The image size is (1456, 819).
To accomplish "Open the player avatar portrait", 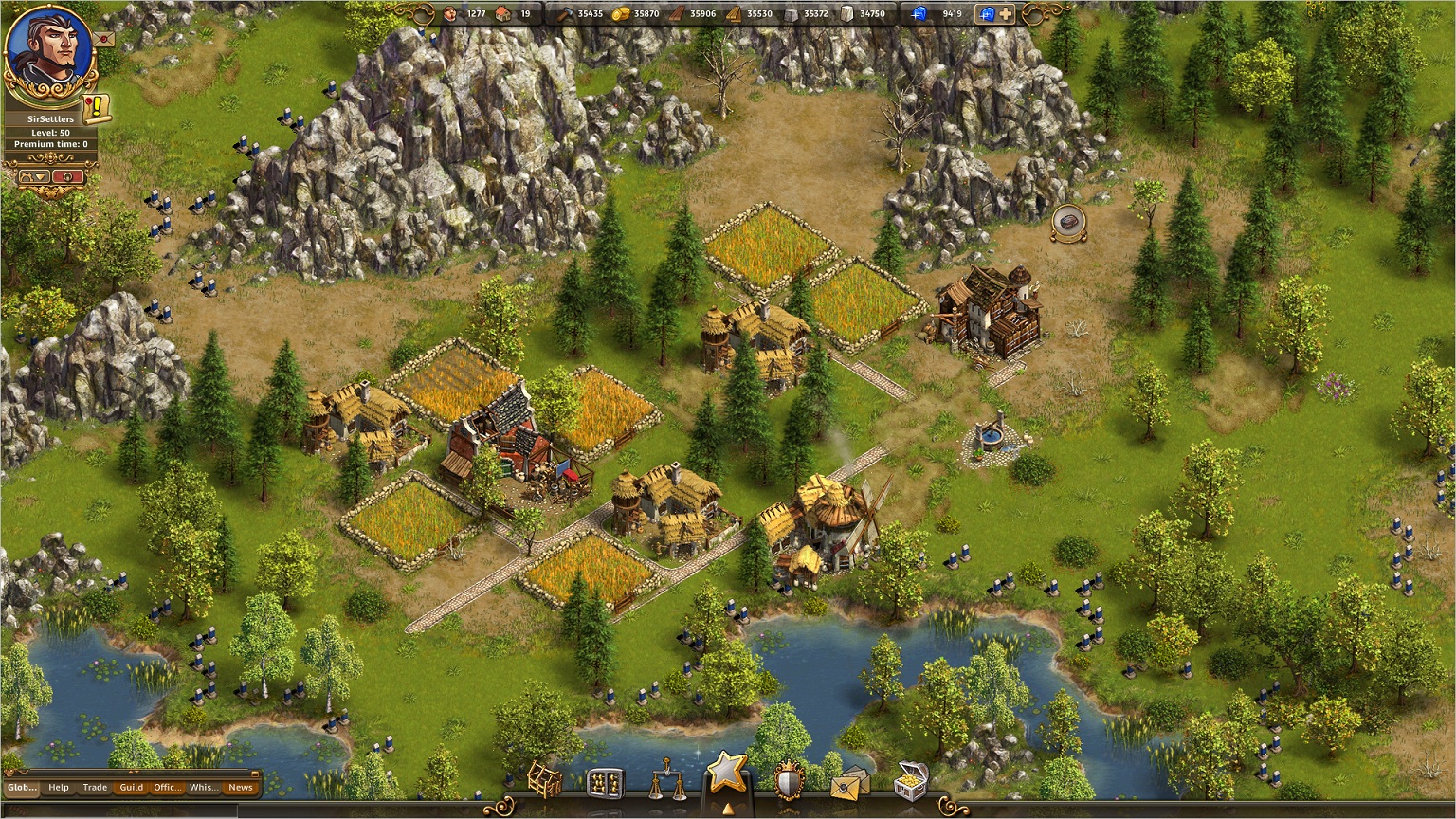I will tap(49, 50).
